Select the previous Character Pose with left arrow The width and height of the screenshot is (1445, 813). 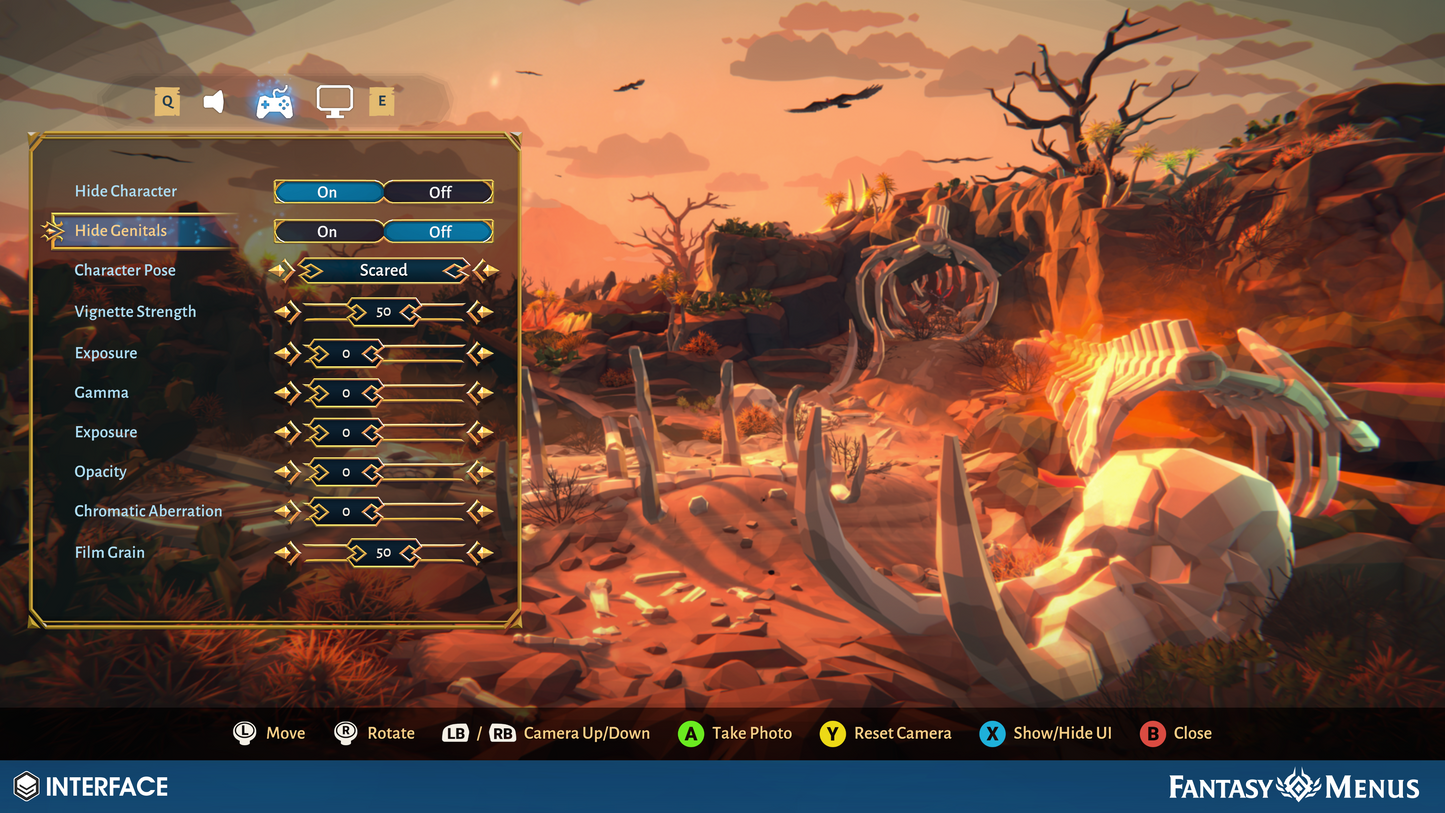tap(282, 270)
